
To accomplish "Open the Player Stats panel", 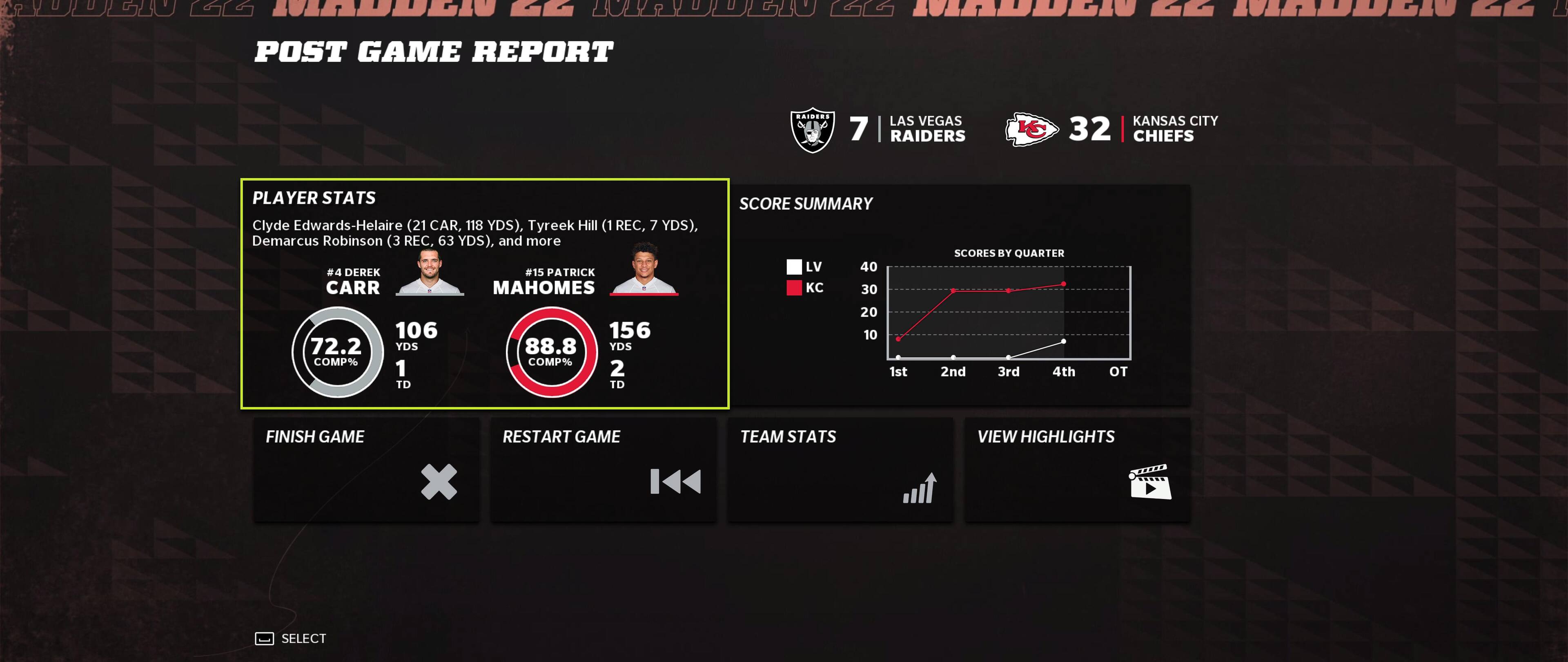I will click(485, 293).
